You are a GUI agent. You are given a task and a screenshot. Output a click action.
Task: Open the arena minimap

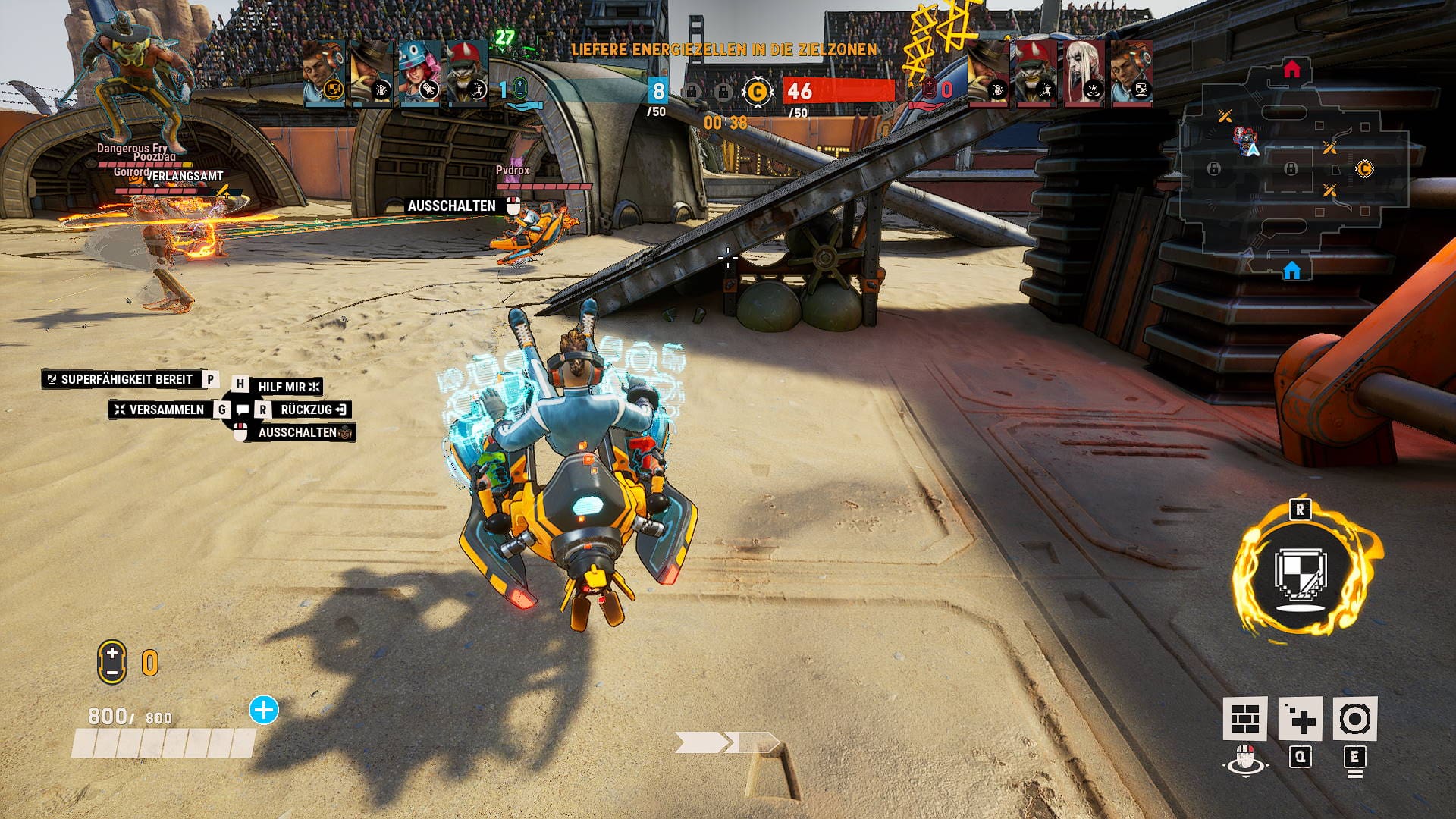tap(1292, 168)
